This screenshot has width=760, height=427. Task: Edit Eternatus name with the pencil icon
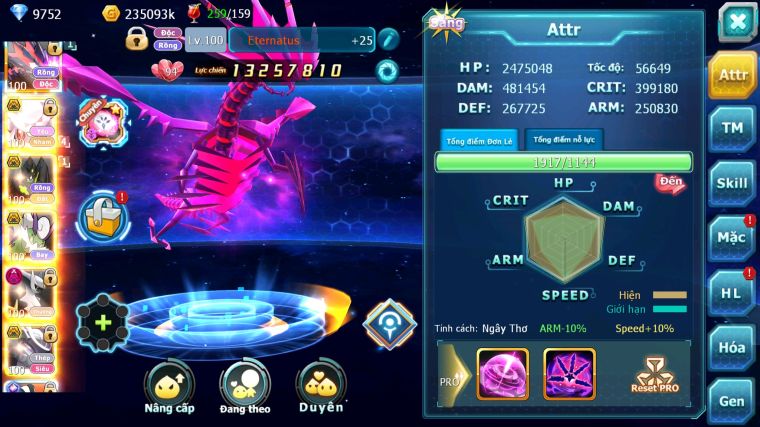point(388,39)
